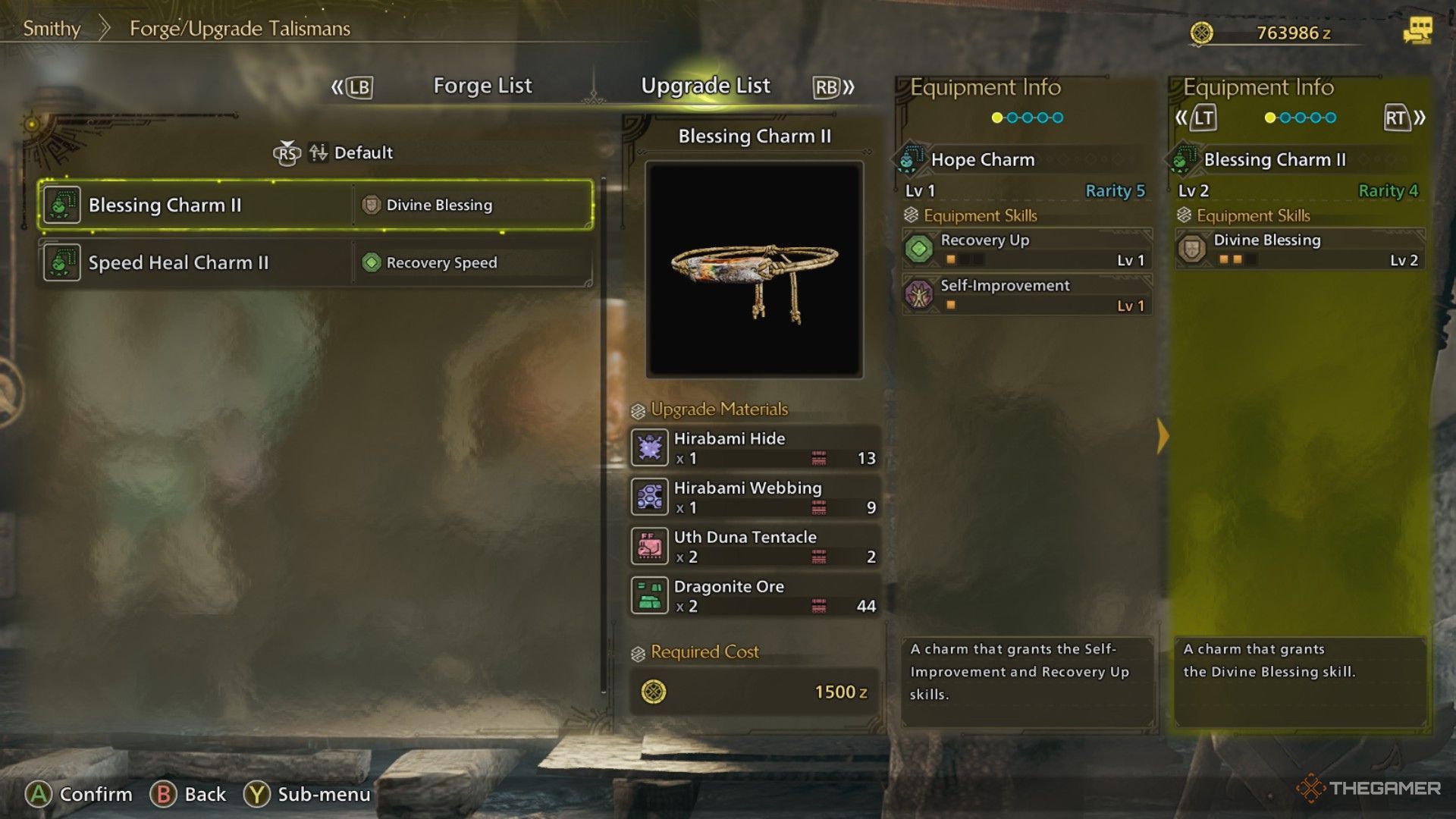View the Blessing Charm II preview image

(755, 269)
